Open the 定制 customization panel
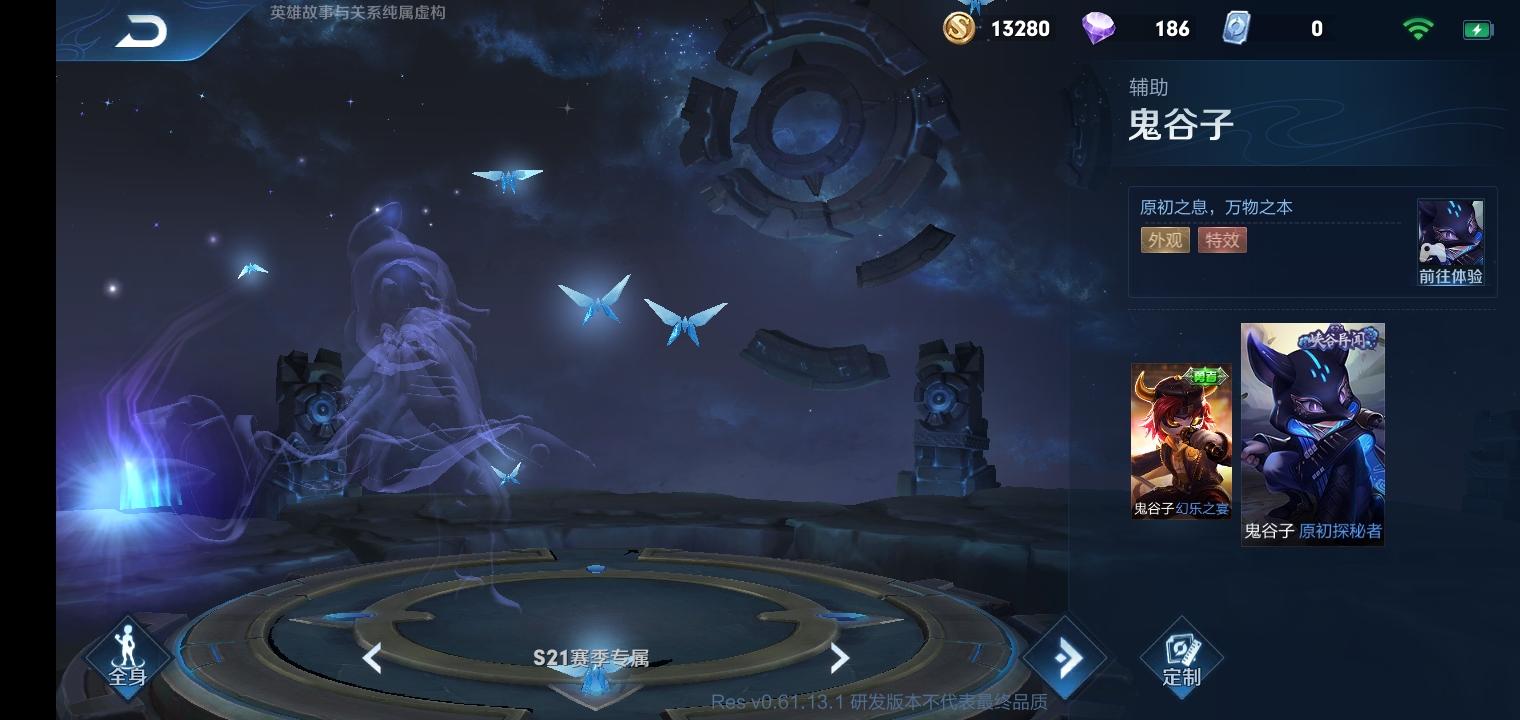 1181,657
